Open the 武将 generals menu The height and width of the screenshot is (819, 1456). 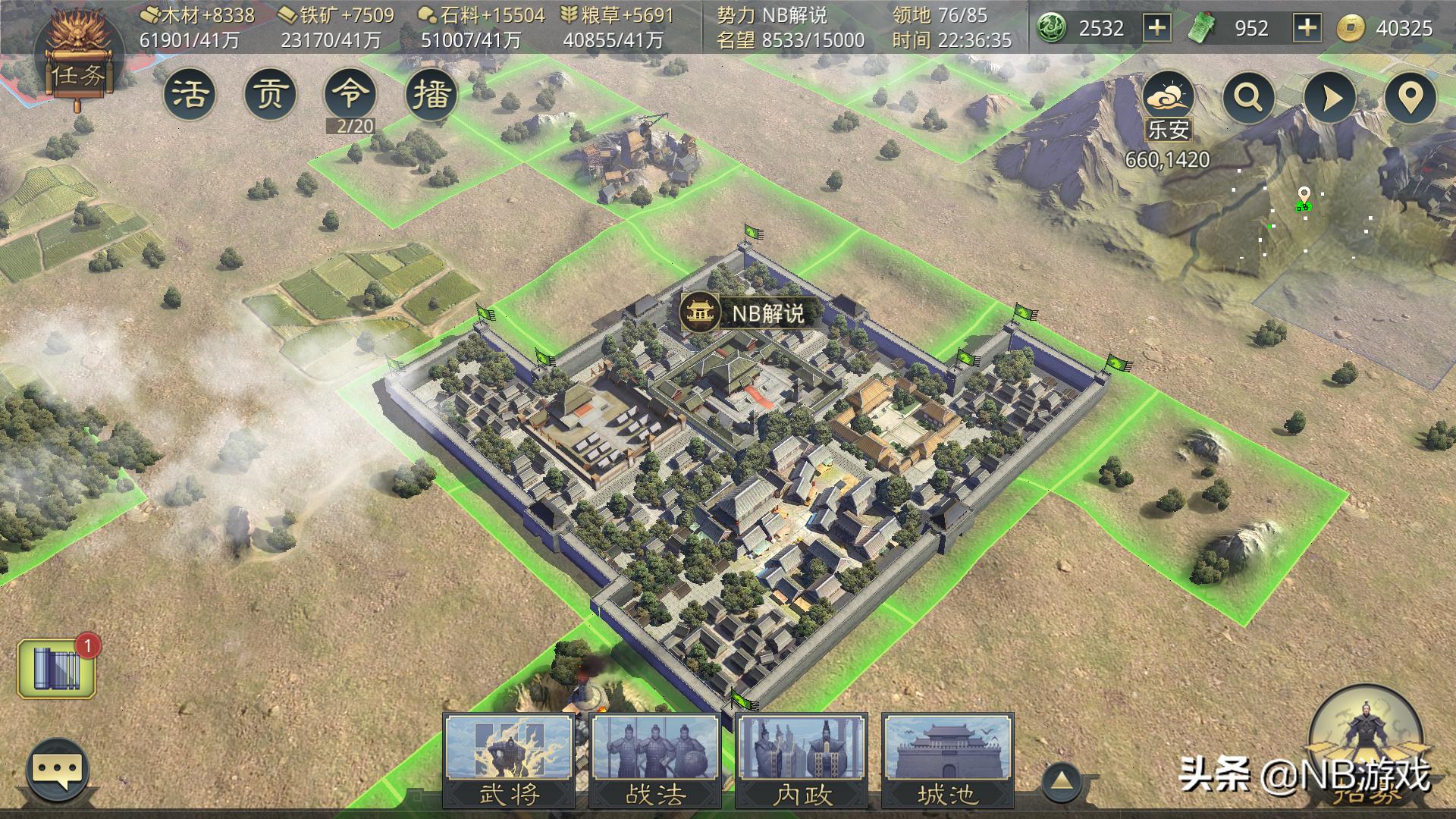(x=509, y=761)
